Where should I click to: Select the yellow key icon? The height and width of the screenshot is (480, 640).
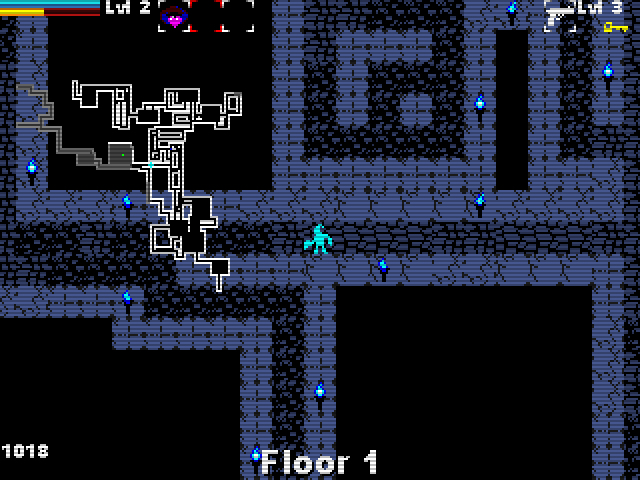[x=614, y=27]
